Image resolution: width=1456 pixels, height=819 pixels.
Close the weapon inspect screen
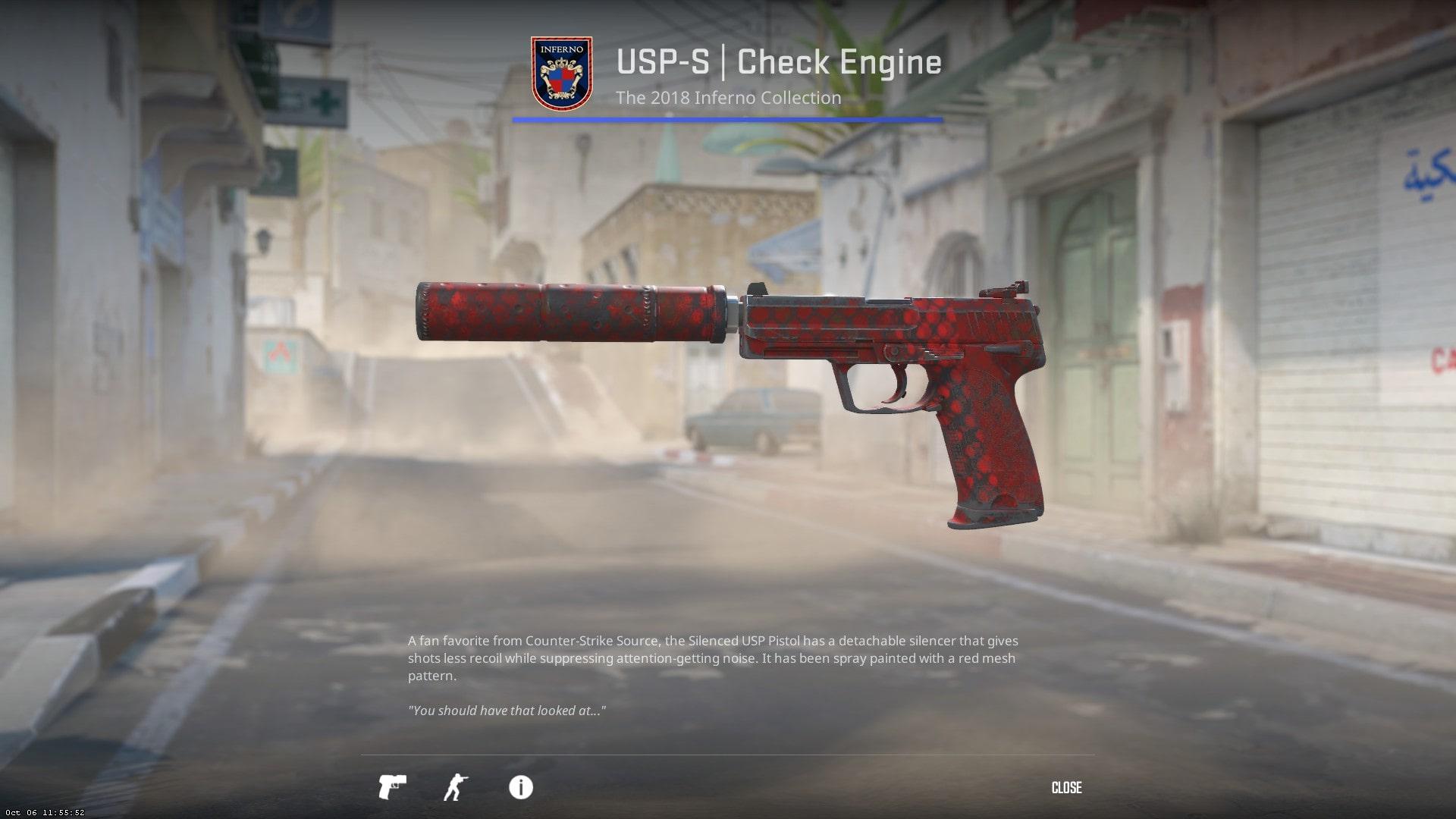pos(1066,788)
